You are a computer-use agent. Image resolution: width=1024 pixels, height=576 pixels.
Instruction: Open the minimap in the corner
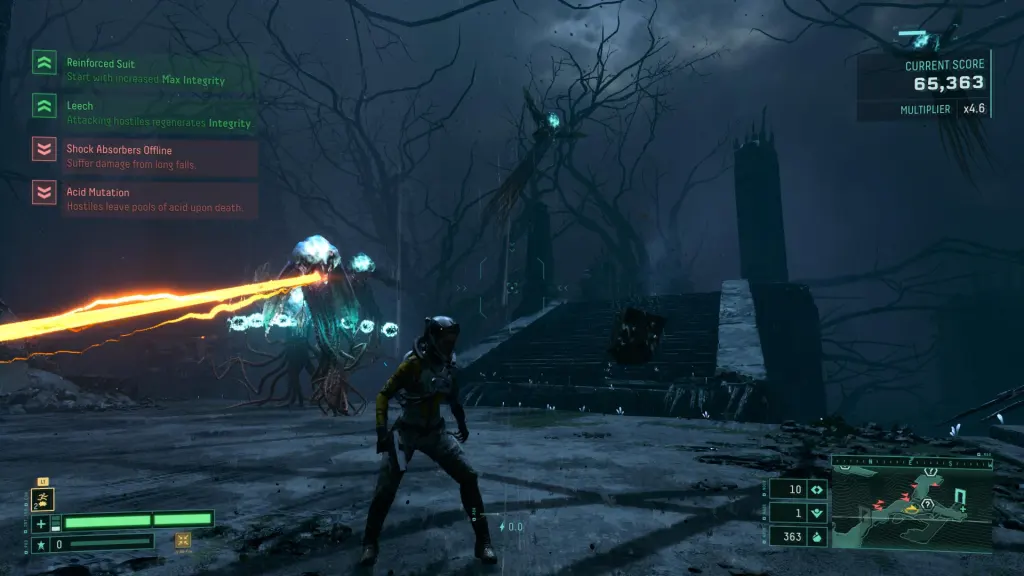click(x=911, y=506)
